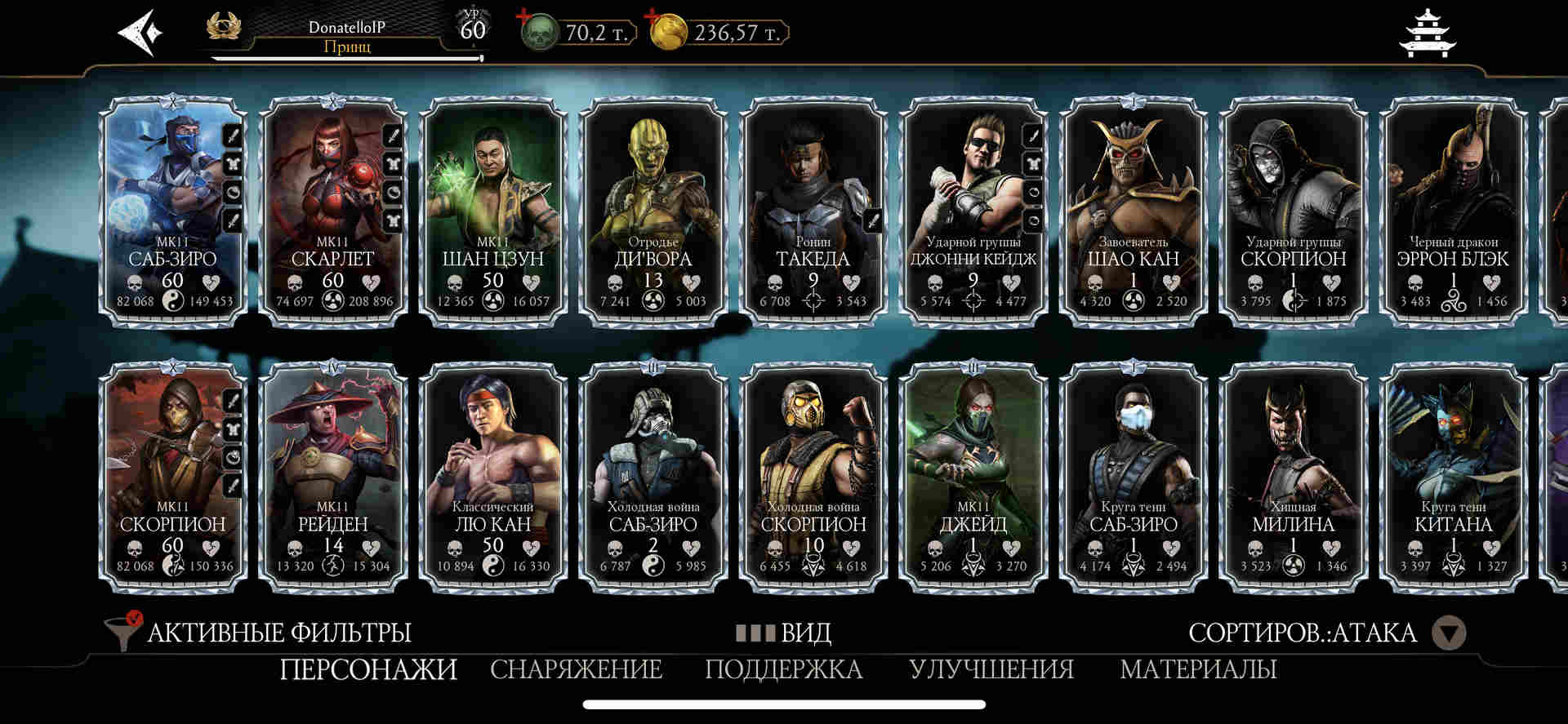Open the Сортиров.:Атака sorting dropdown
The height and width of the screenshot is (724, 1568).
pos(1450,633)
